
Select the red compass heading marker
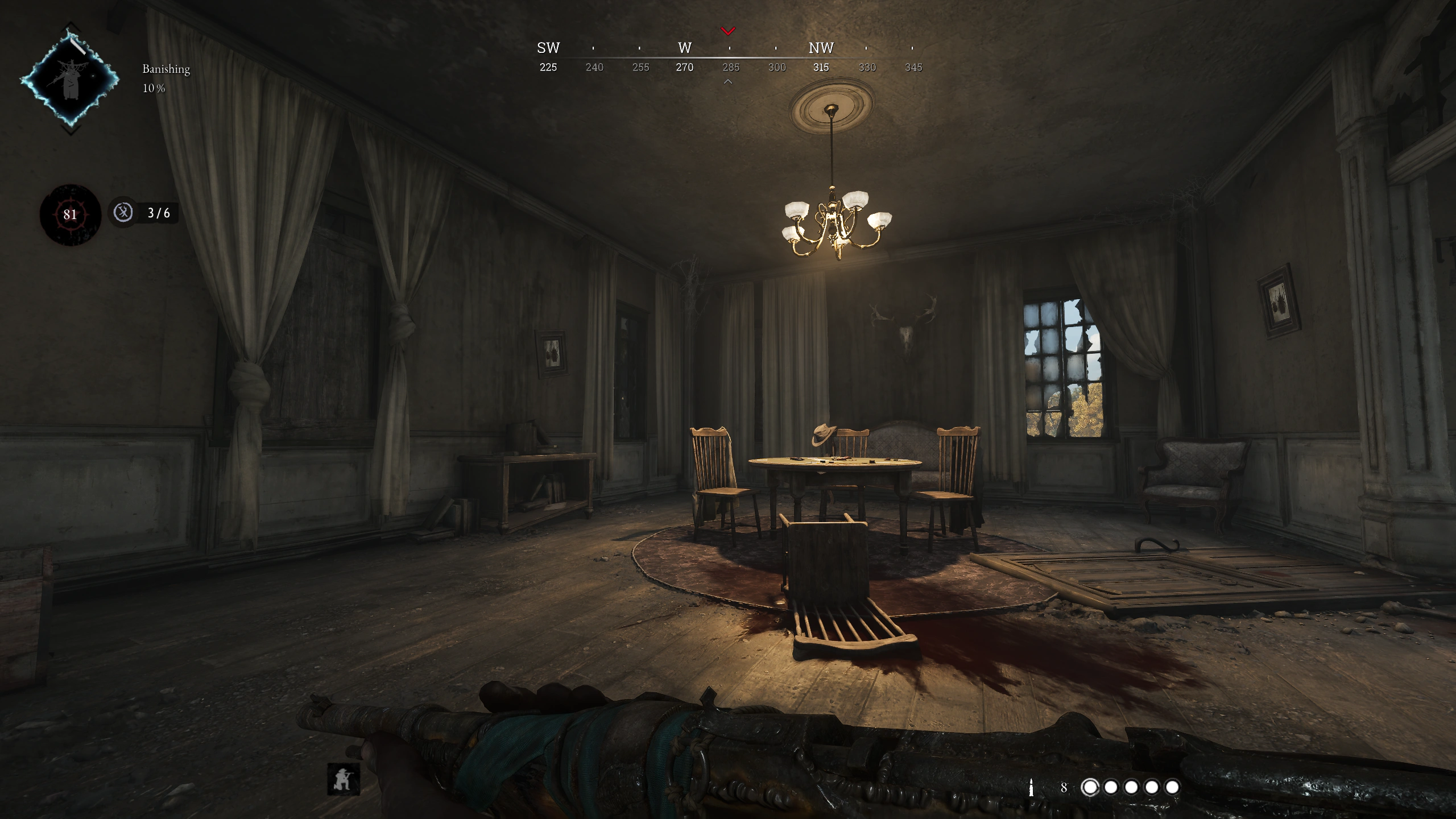[727, 31]
